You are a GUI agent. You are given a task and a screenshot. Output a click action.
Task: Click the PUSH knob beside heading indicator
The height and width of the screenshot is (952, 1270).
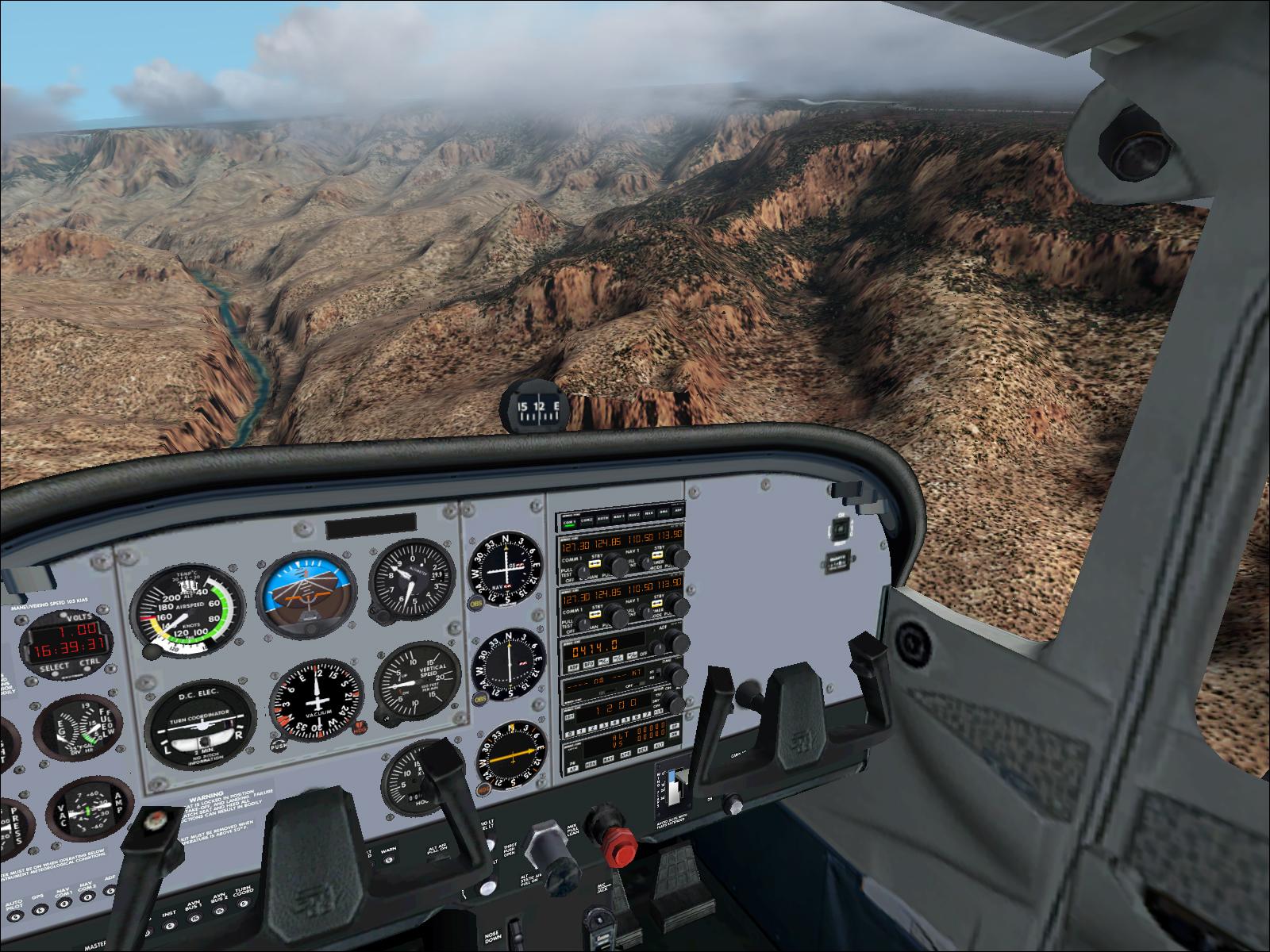coord(278,745)
